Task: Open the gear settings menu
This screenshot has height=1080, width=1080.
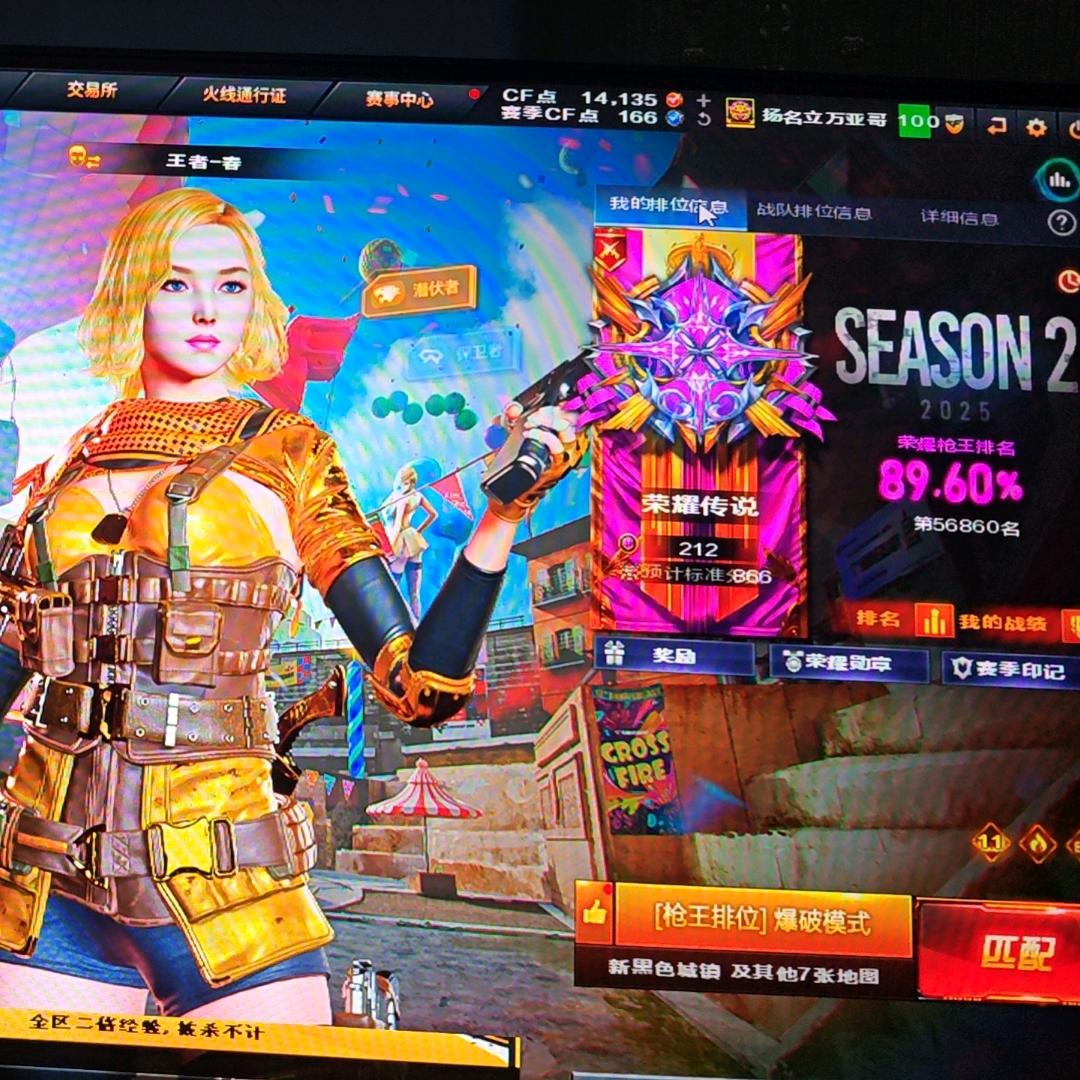Action: tap(1037, 127)
